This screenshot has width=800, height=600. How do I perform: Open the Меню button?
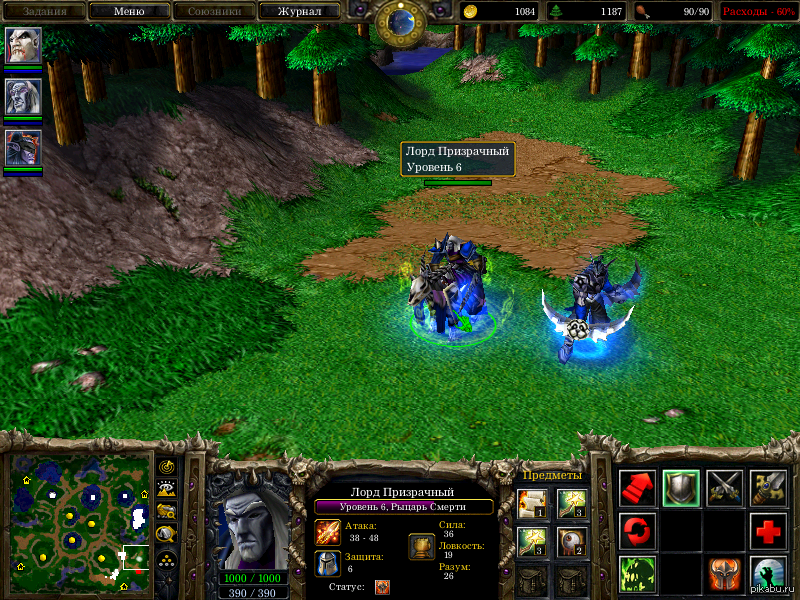128,11
